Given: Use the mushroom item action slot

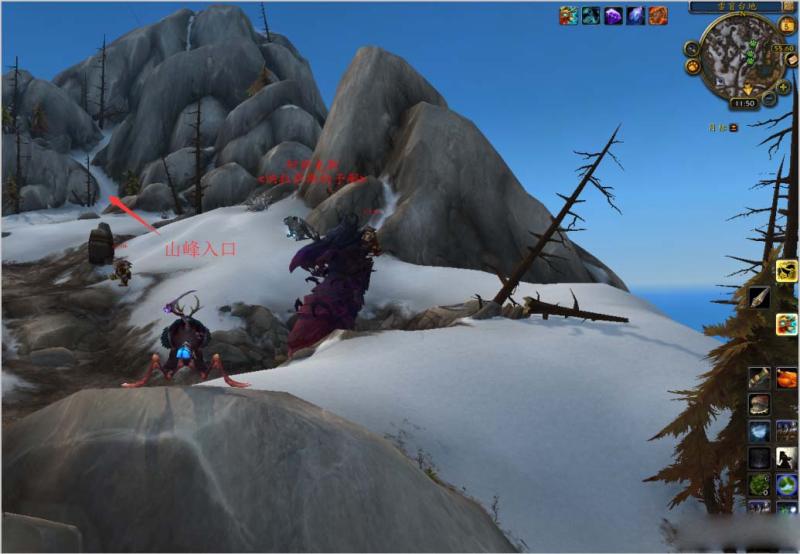Looking at the screenshot, I should pos(759,405).
